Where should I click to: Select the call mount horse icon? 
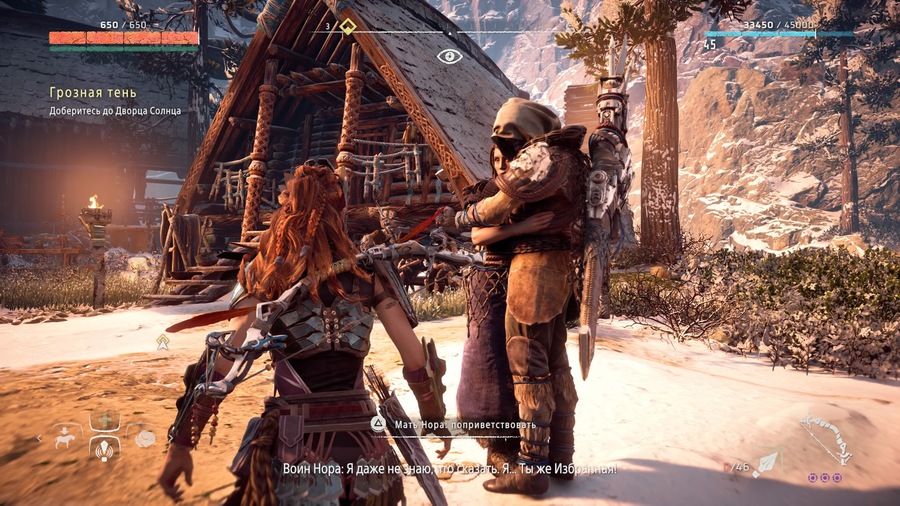tap(67, 437)
